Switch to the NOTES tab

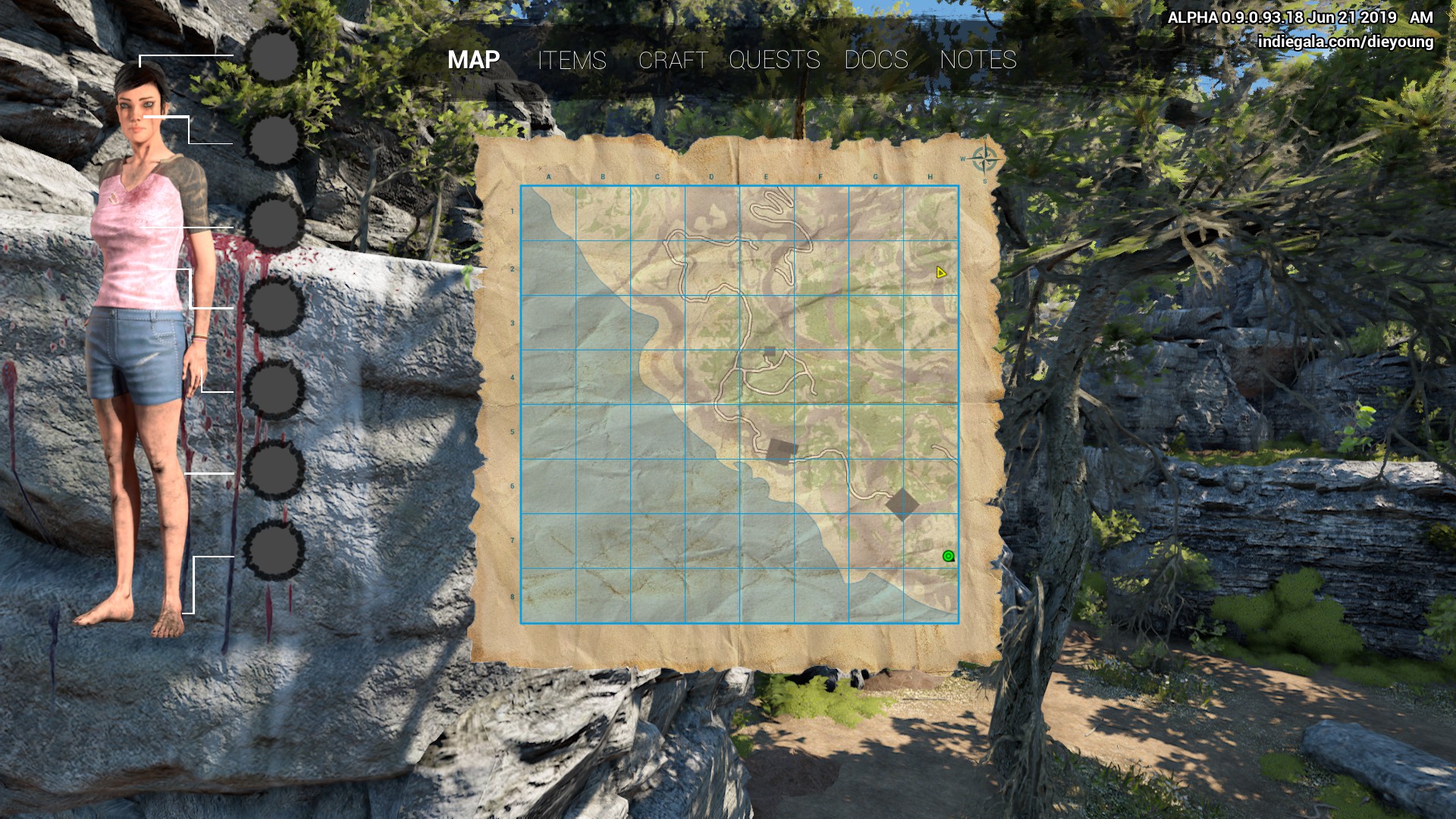click(977, 60)
